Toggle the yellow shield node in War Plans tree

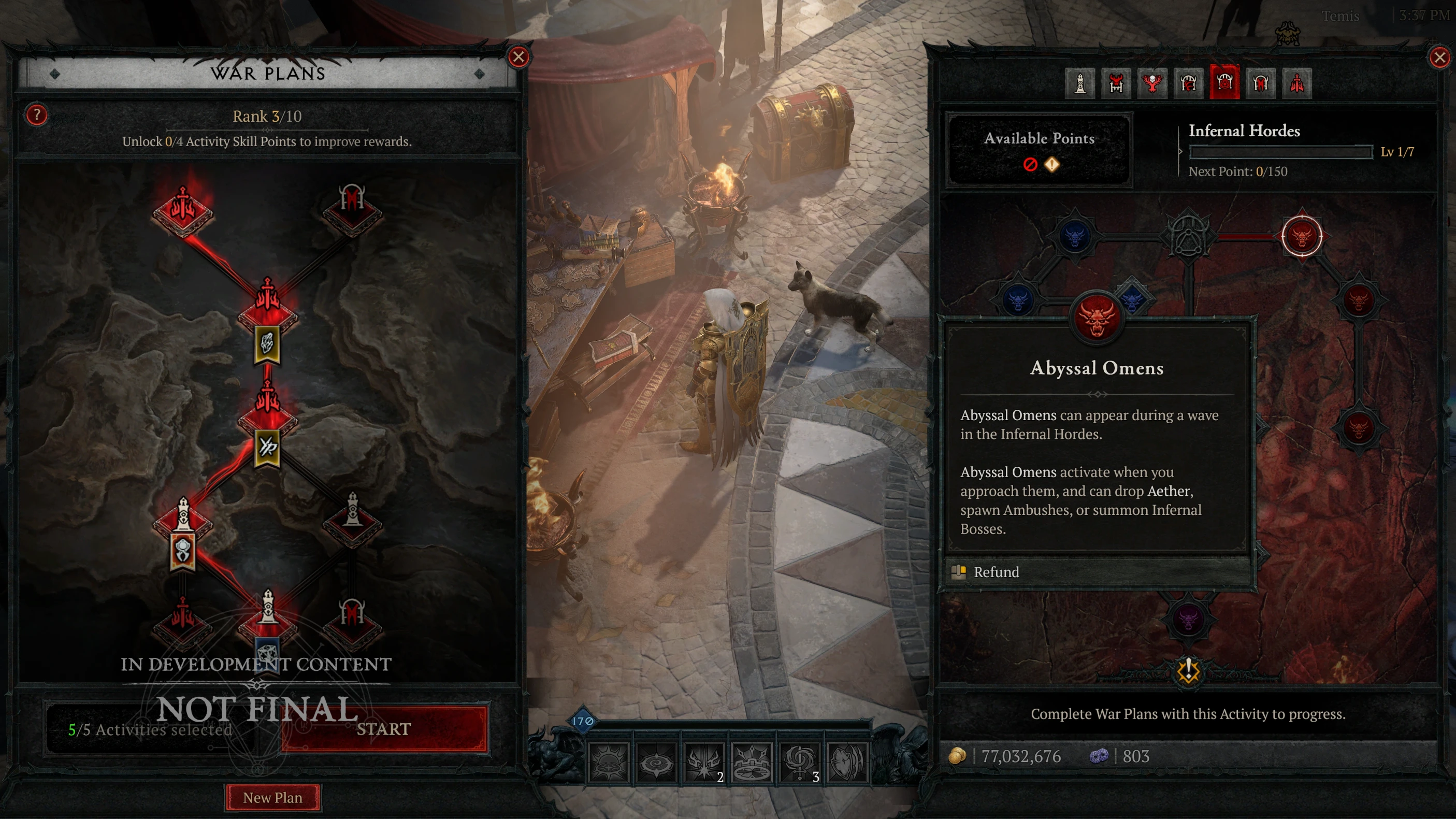point(182,551)
